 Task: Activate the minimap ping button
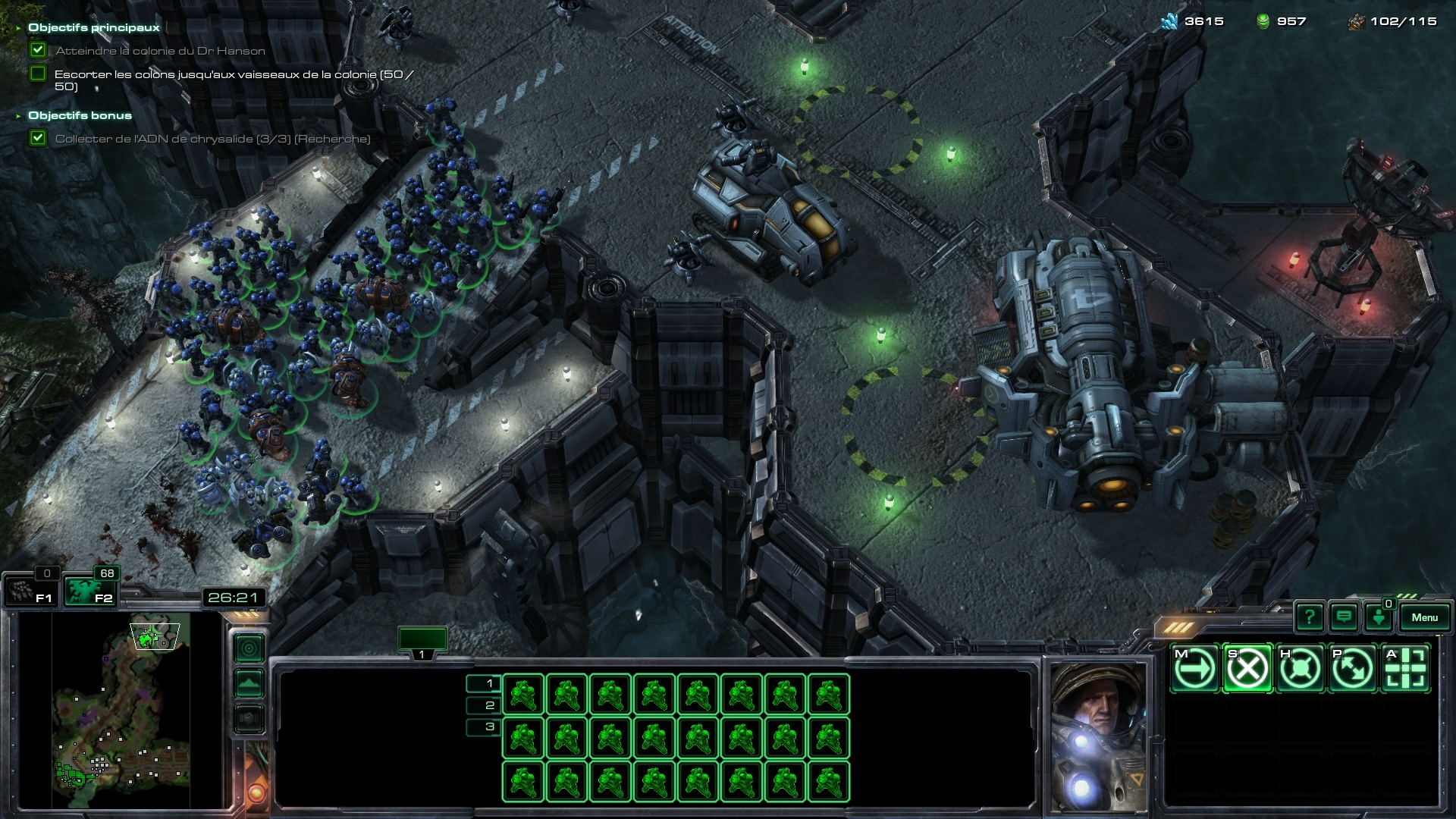[249, 648]
